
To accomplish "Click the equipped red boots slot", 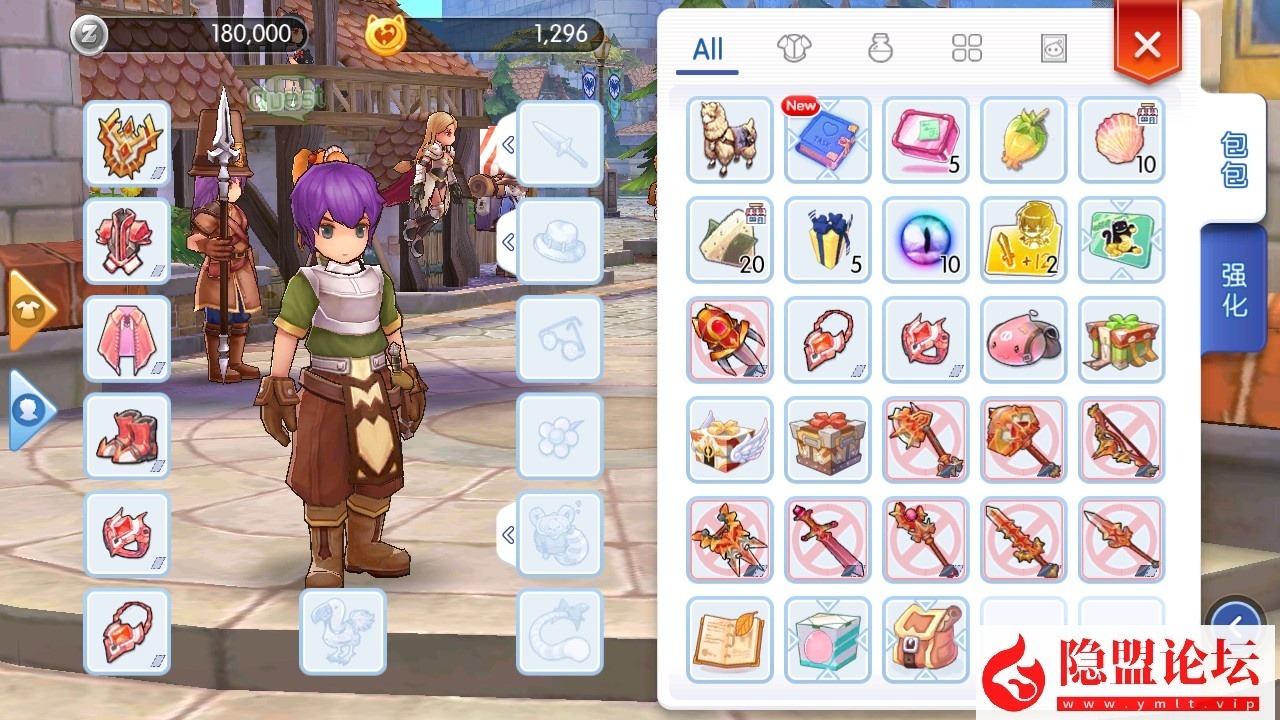I will [x=127, y=437].
